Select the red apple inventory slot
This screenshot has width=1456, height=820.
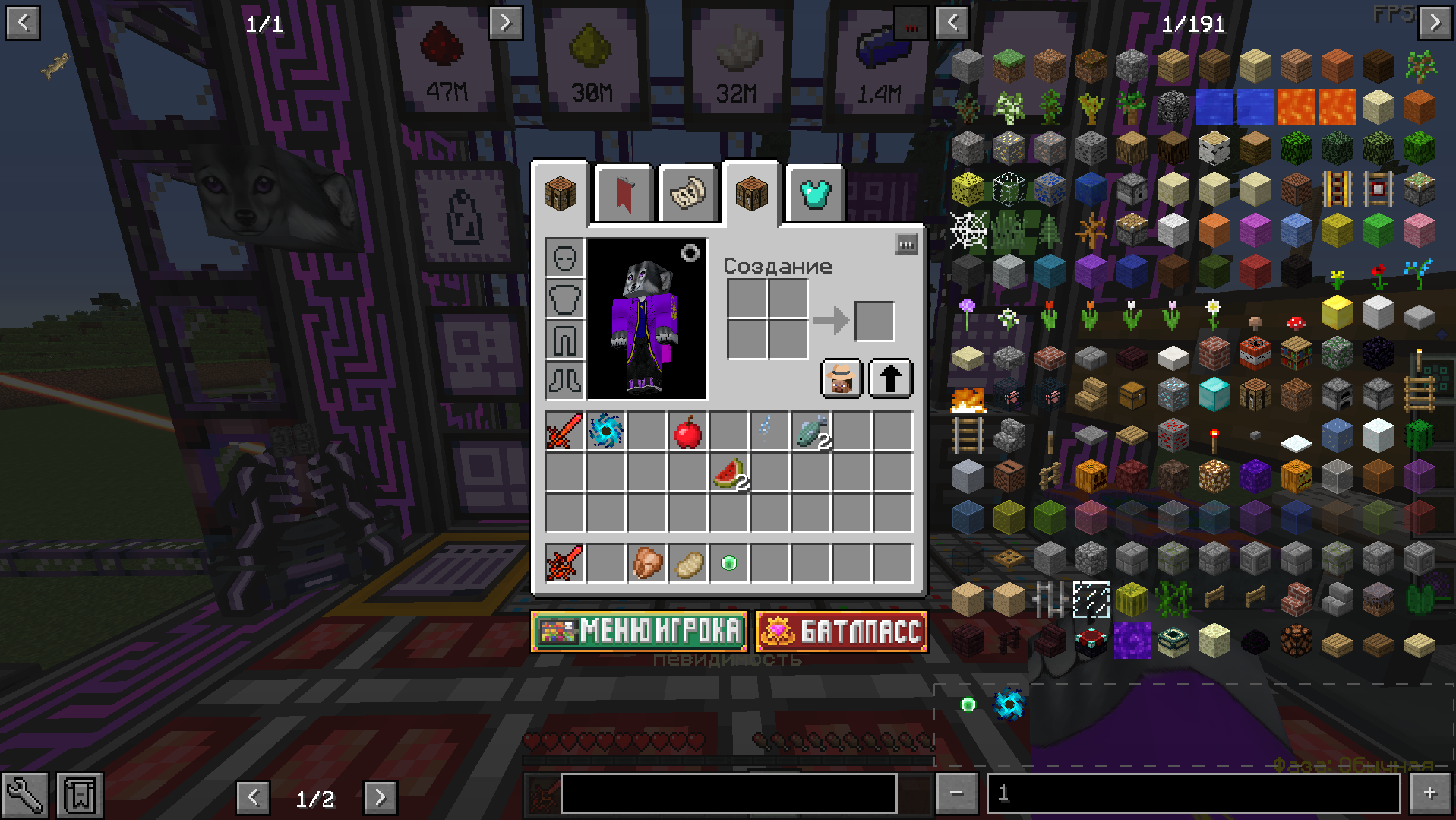pyautogui.click(x=687, y=432)
